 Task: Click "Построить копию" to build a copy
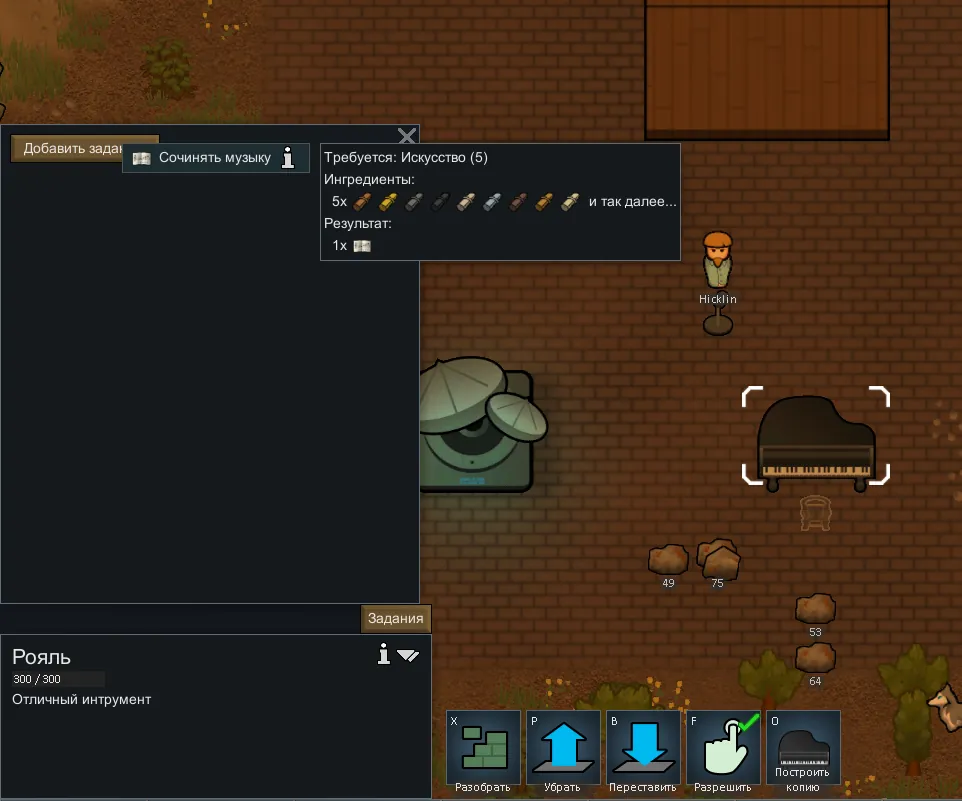[803, 750]
